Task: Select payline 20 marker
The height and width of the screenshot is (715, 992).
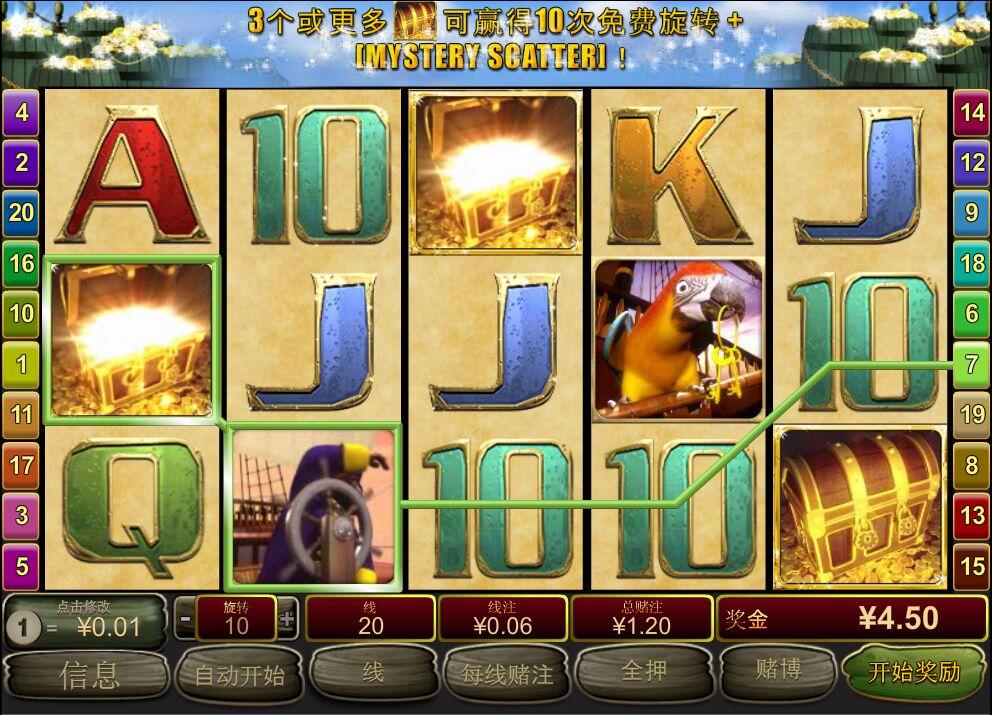Action: pos(21,212)
